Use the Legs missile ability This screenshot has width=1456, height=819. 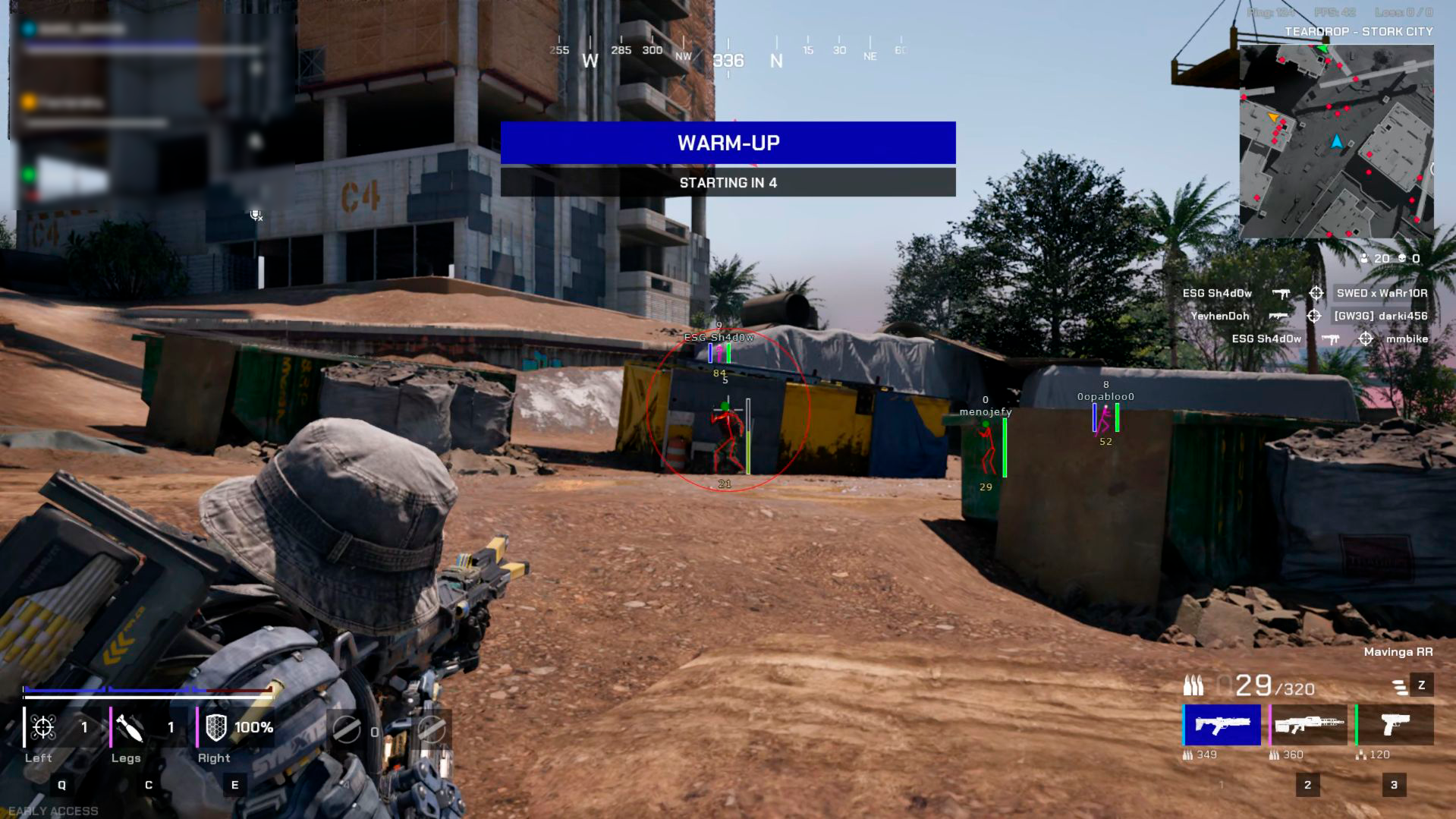[x=130, y=727]
